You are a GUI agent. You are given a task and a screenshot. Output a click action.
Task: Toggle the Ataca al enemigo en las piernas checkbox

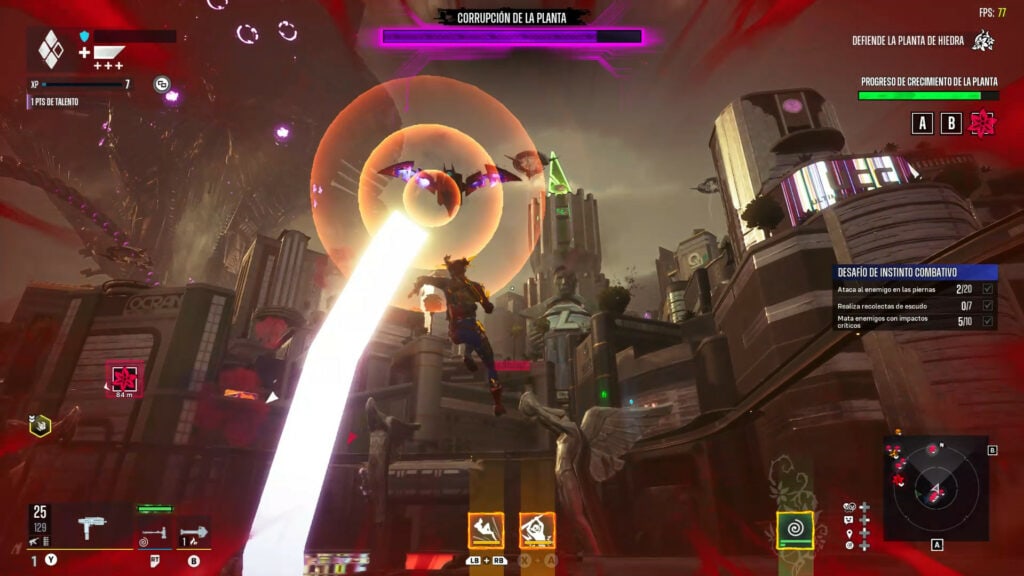[988, 289]
